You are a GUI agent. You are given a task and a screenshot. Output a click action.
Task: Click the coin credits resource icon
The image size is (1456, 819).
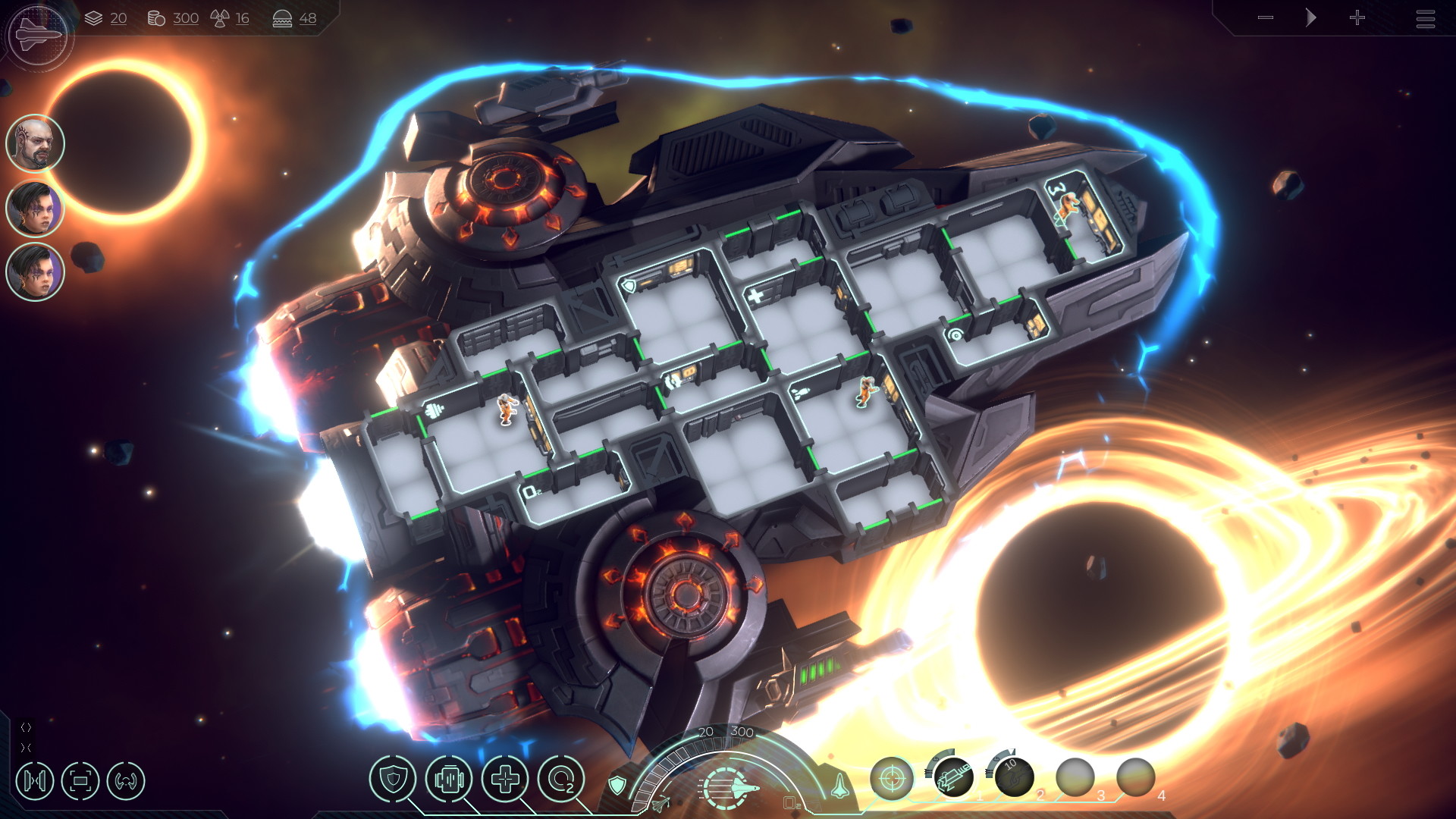click(x=158, y=18)
